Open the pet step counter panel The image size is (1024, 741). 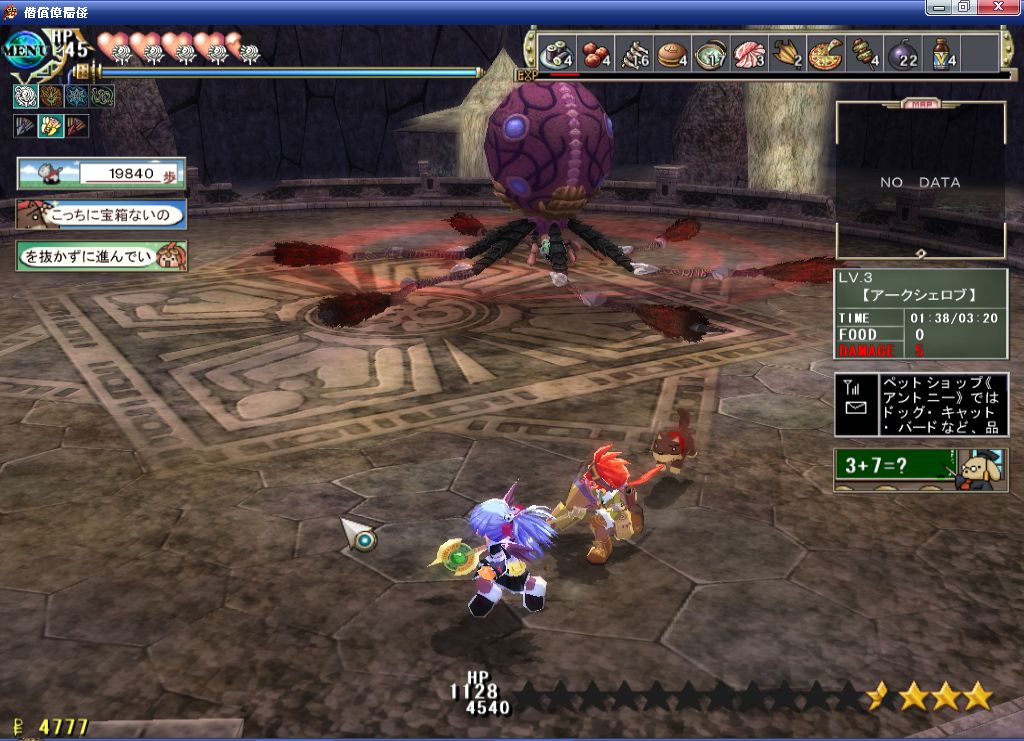pos(101,173)
